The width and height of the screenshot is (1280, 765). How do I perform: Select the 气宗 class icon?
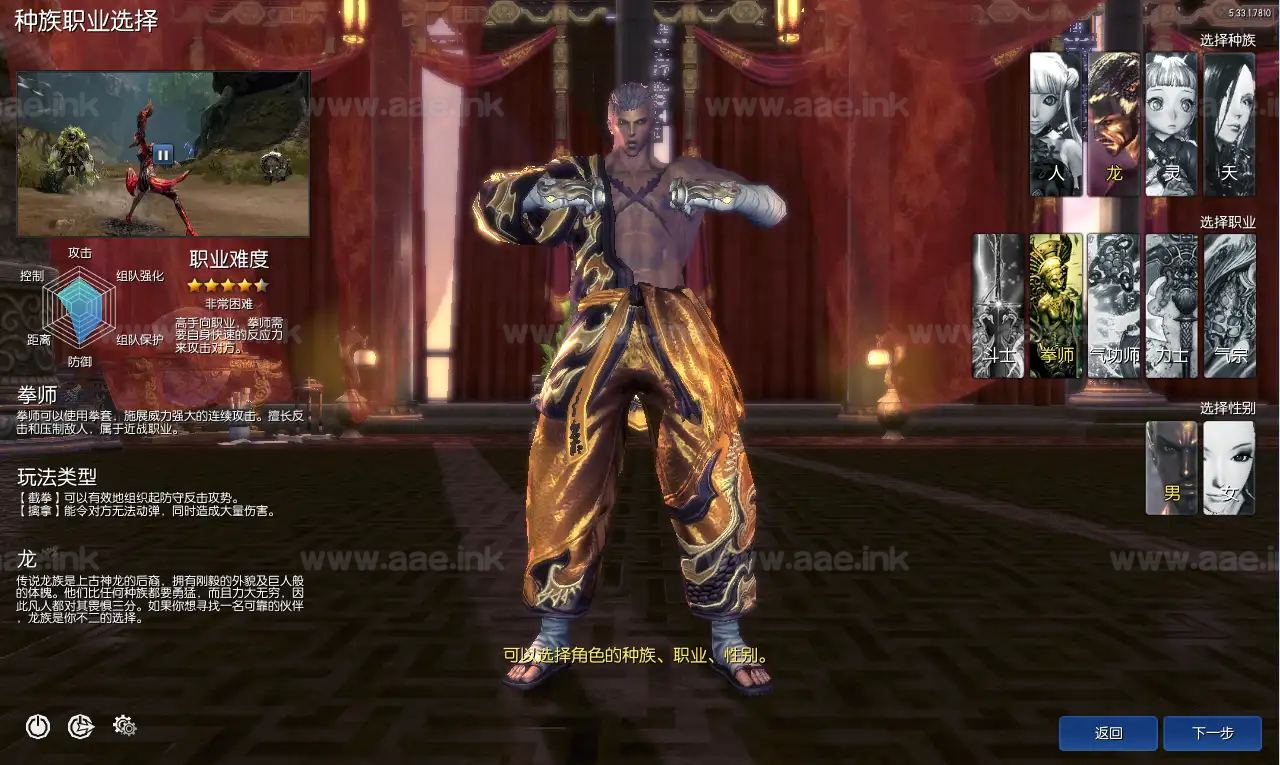coord(1228,305)
